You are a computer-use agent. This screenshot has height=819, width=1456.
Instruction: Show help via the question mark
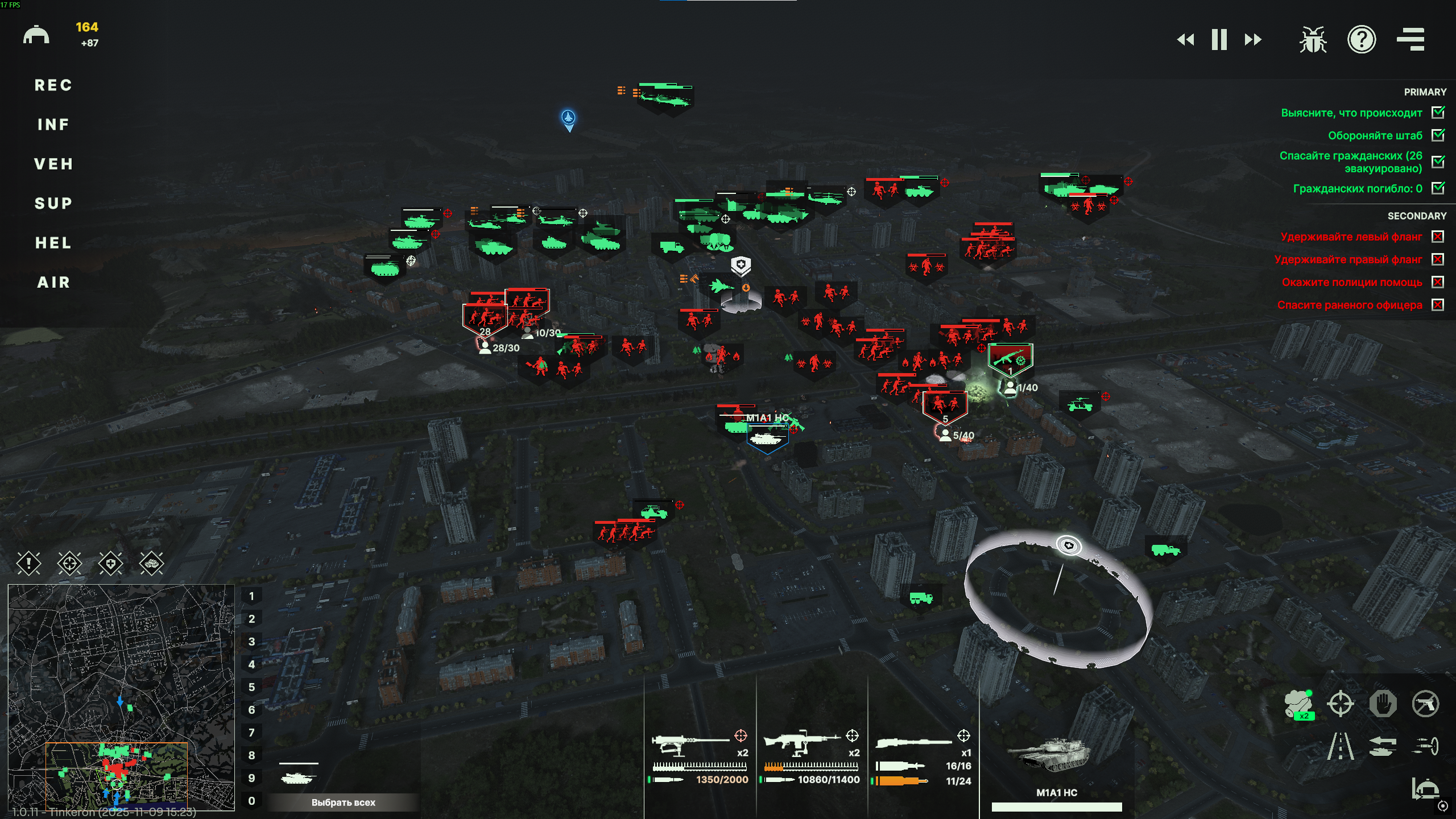(x=1362, y=40)
